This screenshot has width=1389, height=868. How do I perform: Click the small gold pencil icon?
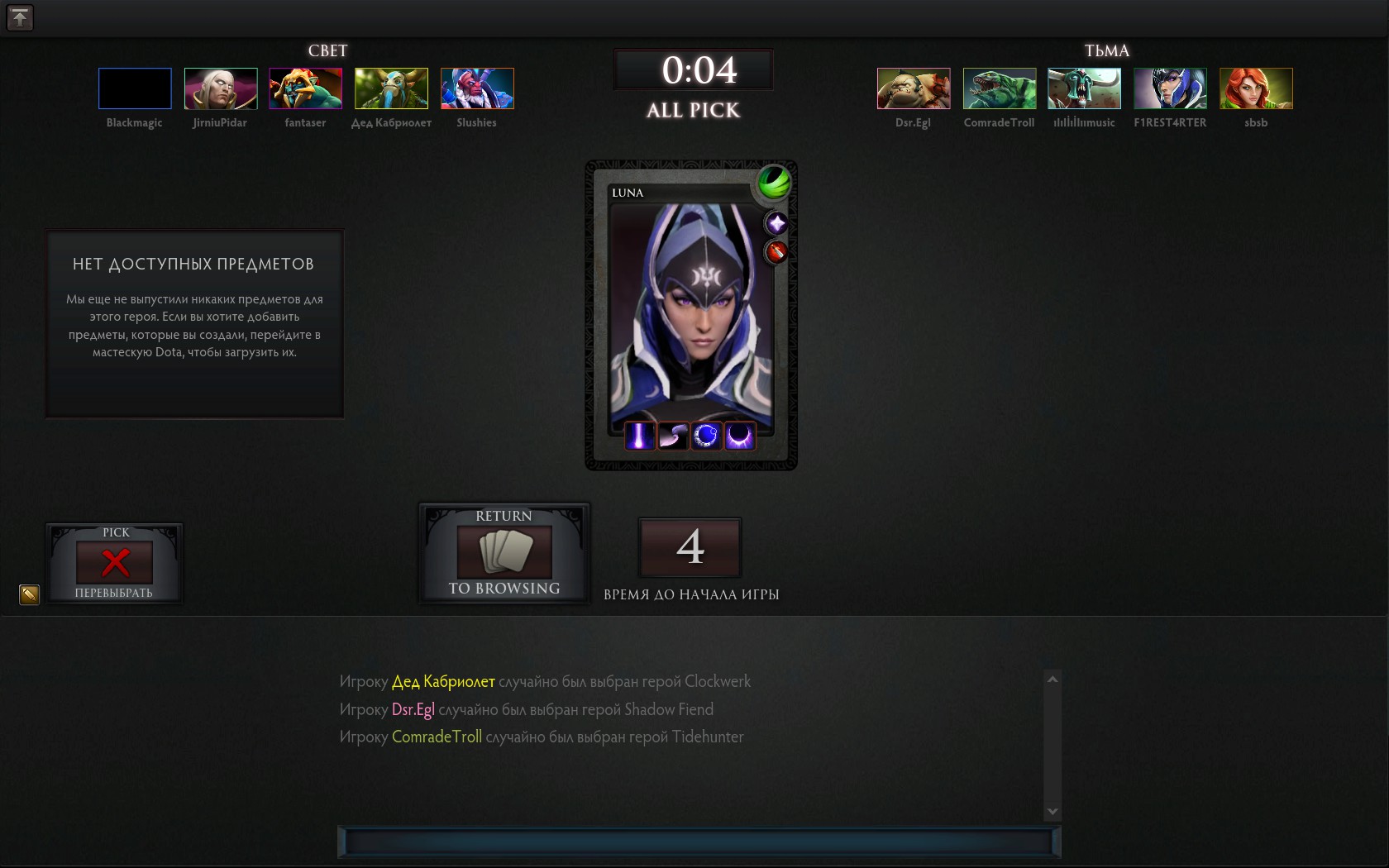[29, 594]
